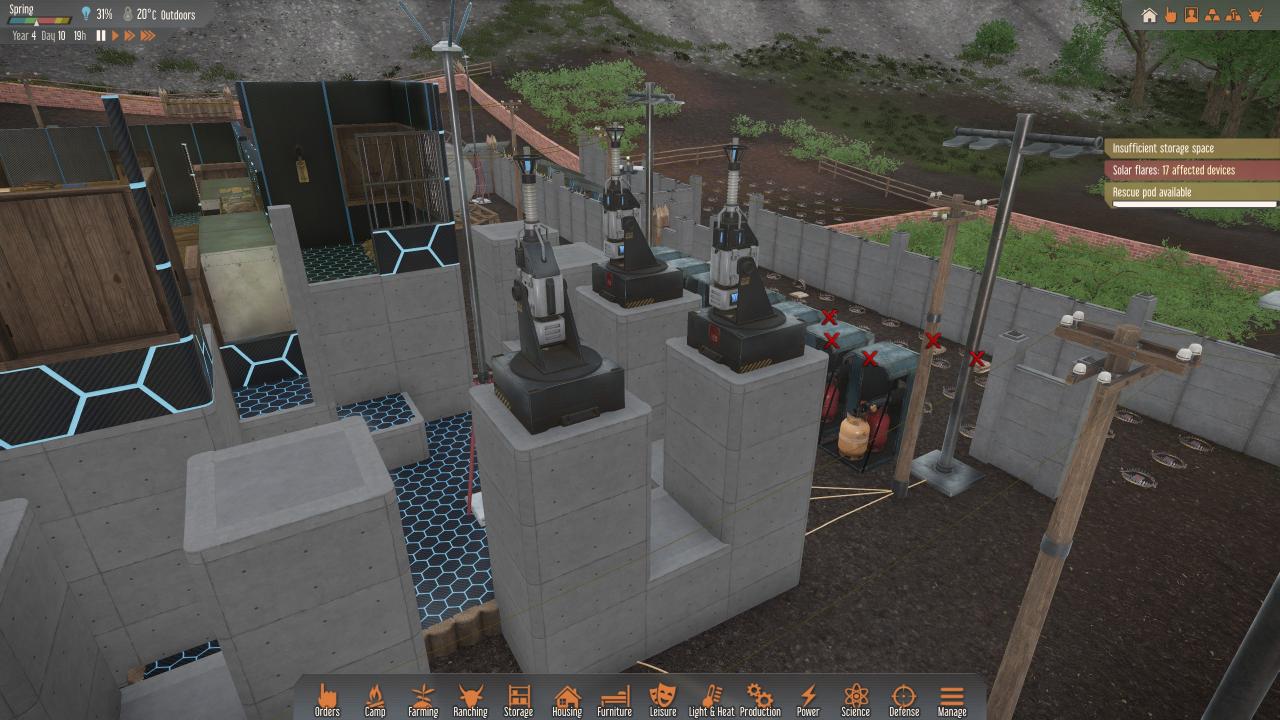Click the Insufficient storage space notification
Viewport: 1280px width, 720px height.
tap(1192, 149)
